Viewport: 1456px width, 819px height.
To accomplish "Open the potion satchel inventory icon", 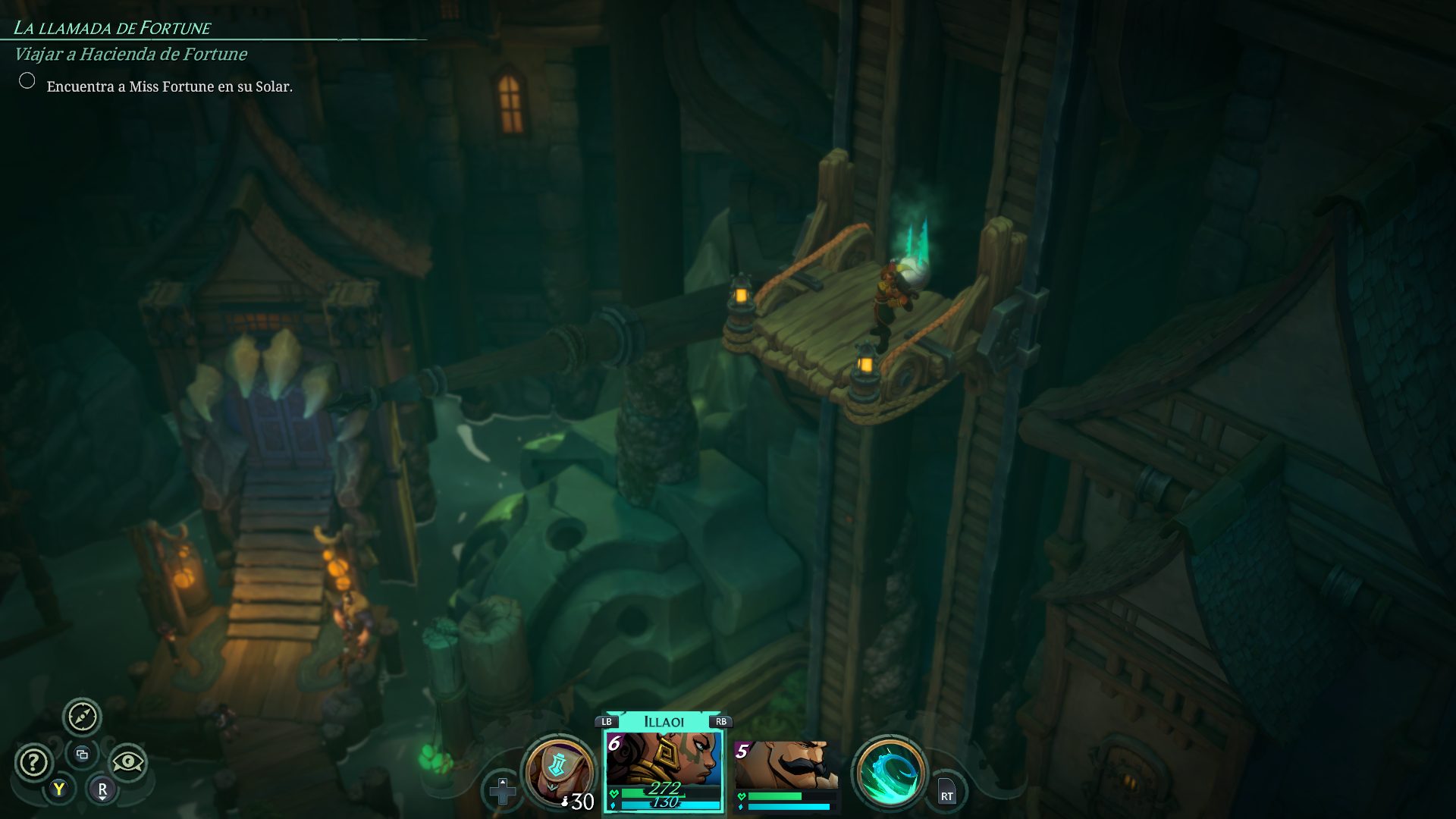I will coord(558,772).
